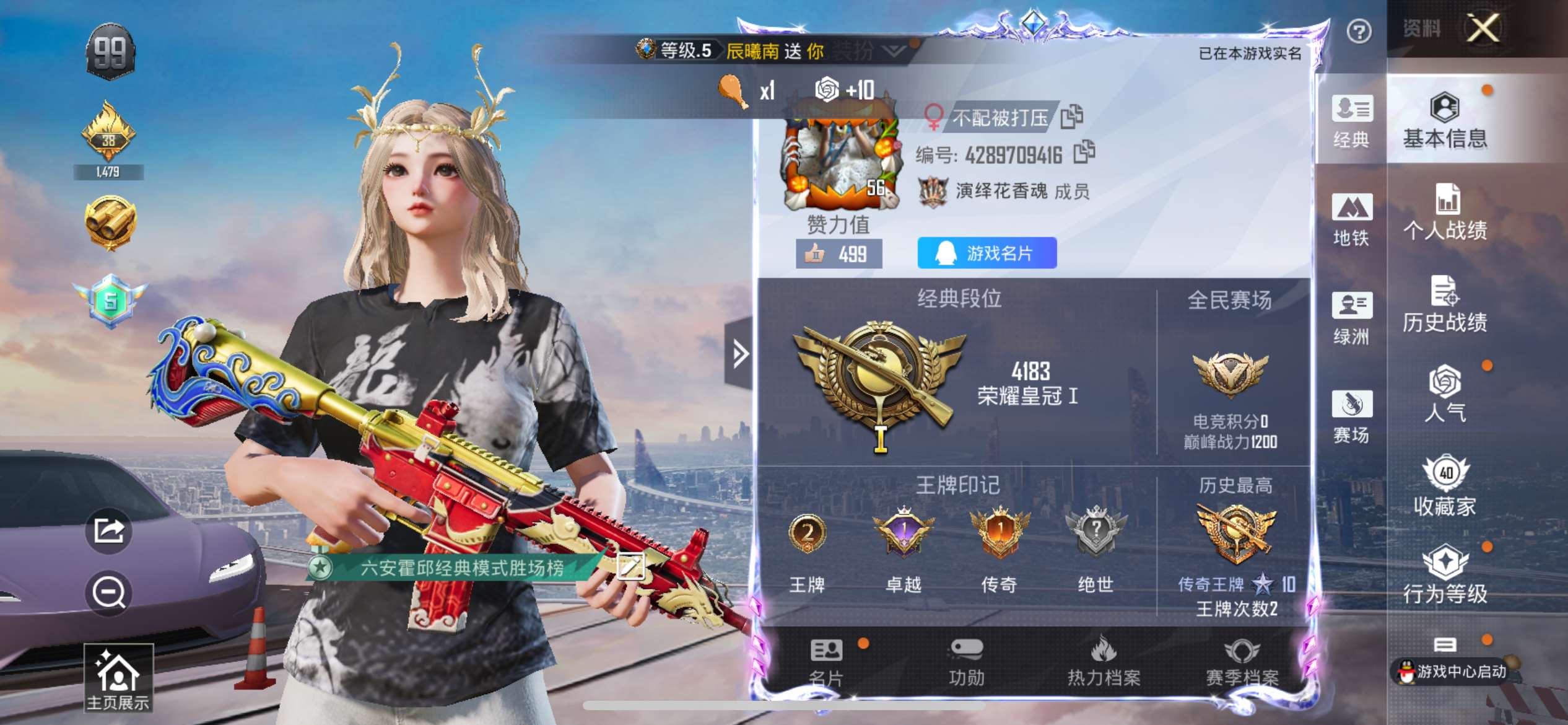Image resolution: width=1568 pixels, height=725 pixels.
Task: Open the 基本信息 section
Action: tap(1445, 121)
